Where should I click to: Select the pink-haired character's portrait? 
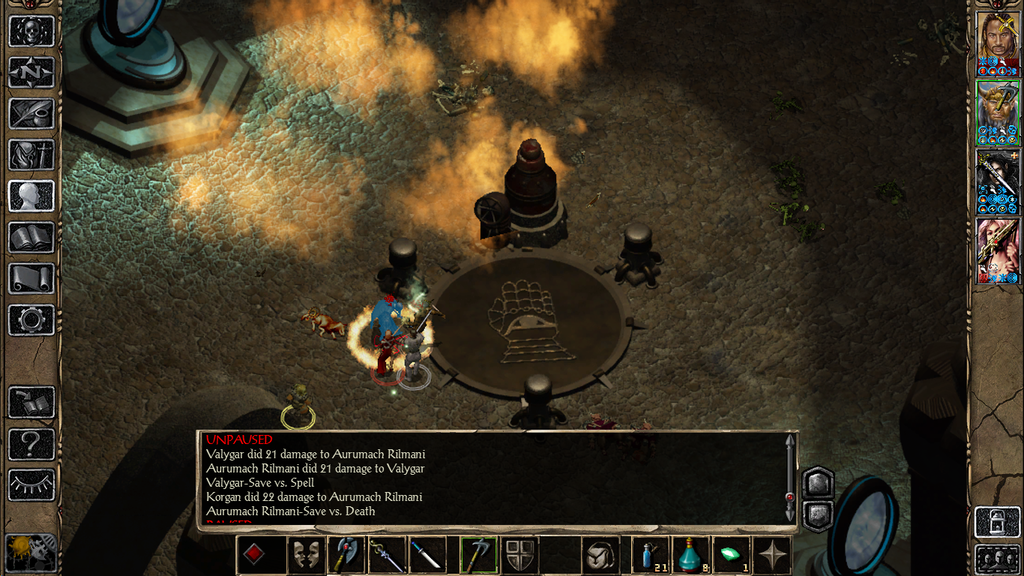997,246
